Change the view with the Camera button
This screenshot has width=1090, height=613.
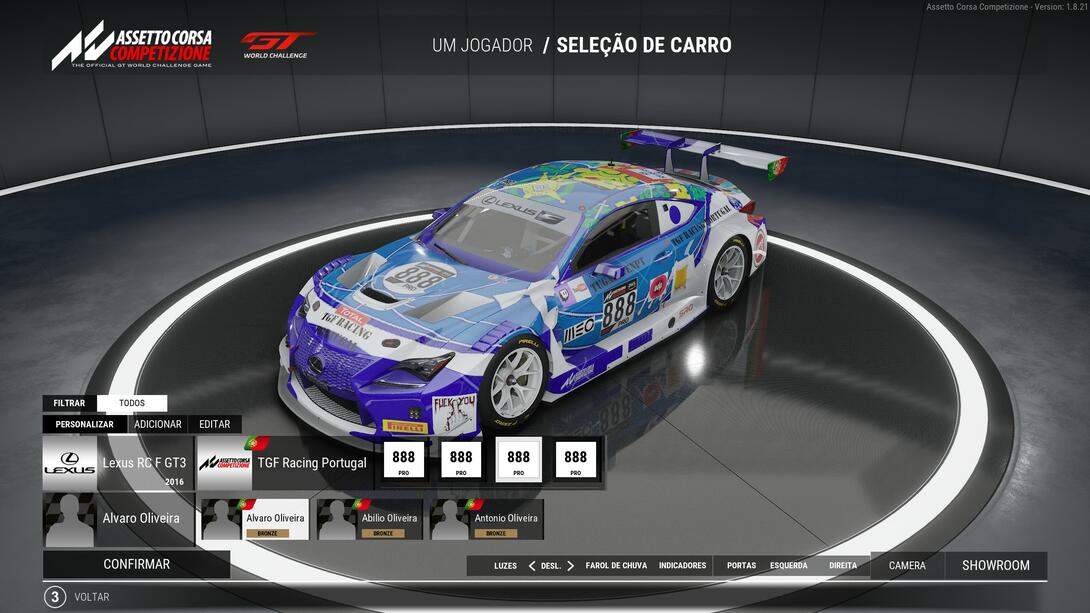coord(907,566)
